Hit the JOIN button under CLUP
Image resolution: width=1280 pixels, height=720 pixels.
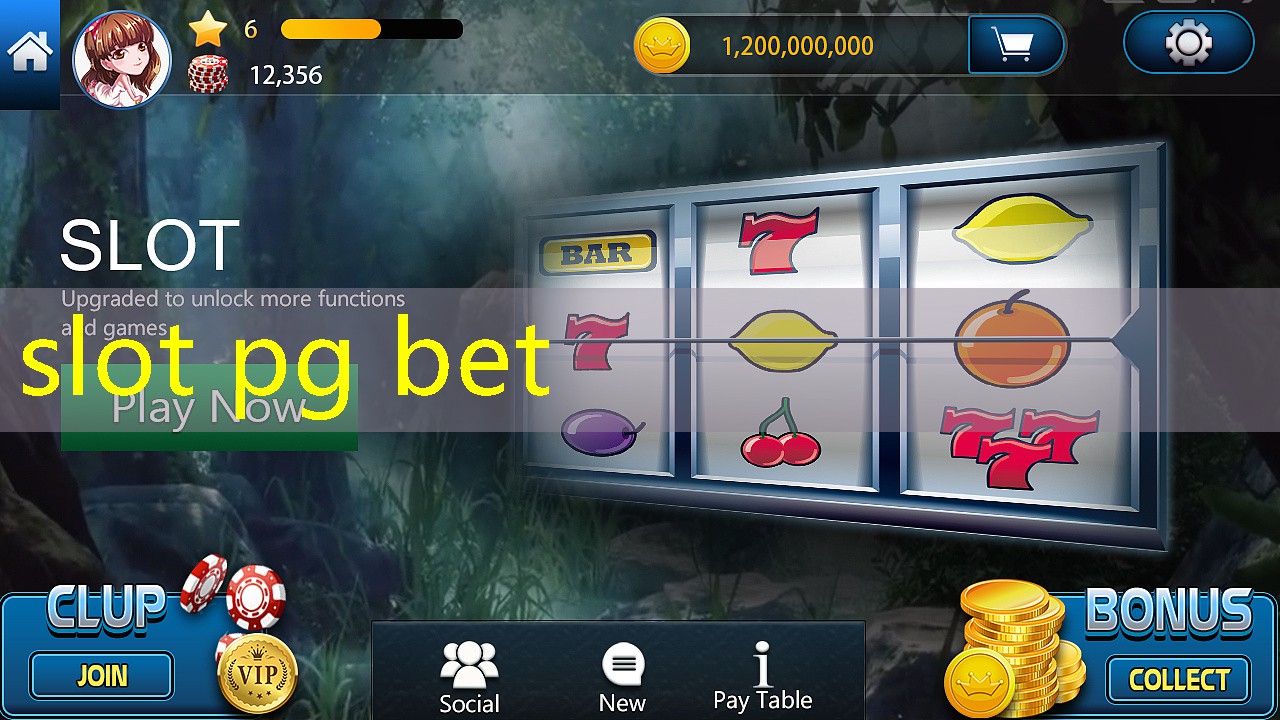pyautogui.click(x=100, y=676)
